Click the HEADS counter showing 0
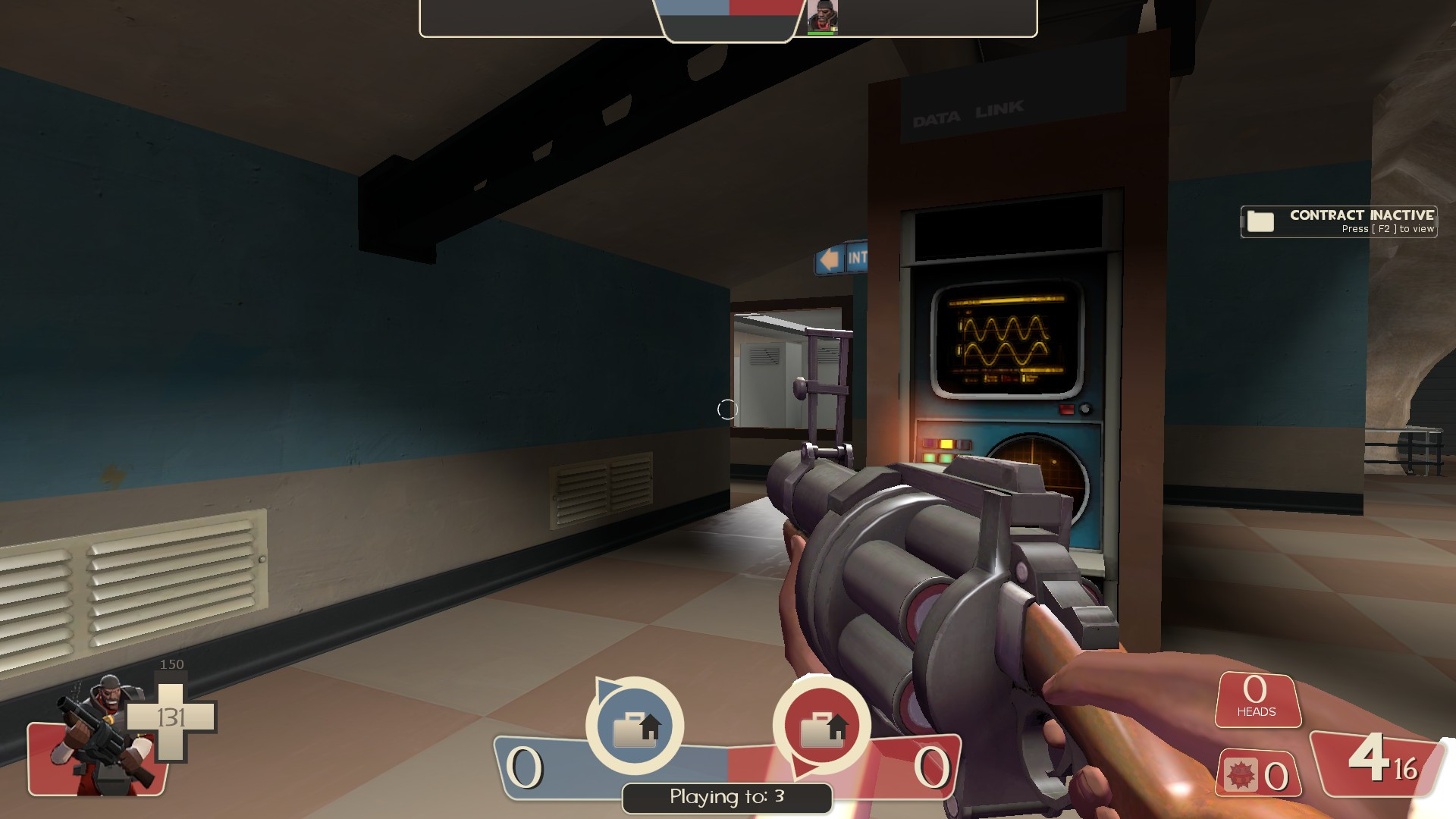Image resolution: width=1456 pixels, height=819 pixels. point(1257,701)
